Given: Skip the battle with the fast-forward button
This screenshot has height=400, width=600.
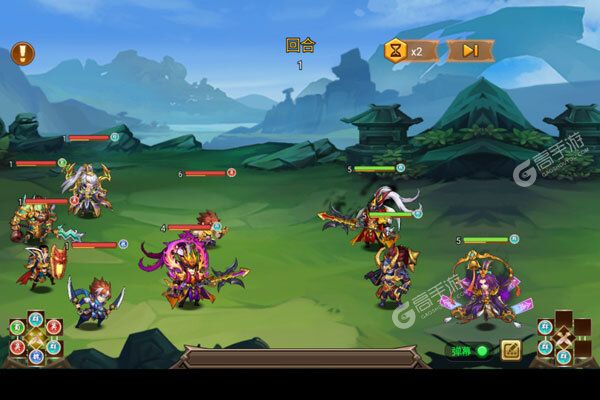Looking at the screenshot, I should [x=469, y=50].
